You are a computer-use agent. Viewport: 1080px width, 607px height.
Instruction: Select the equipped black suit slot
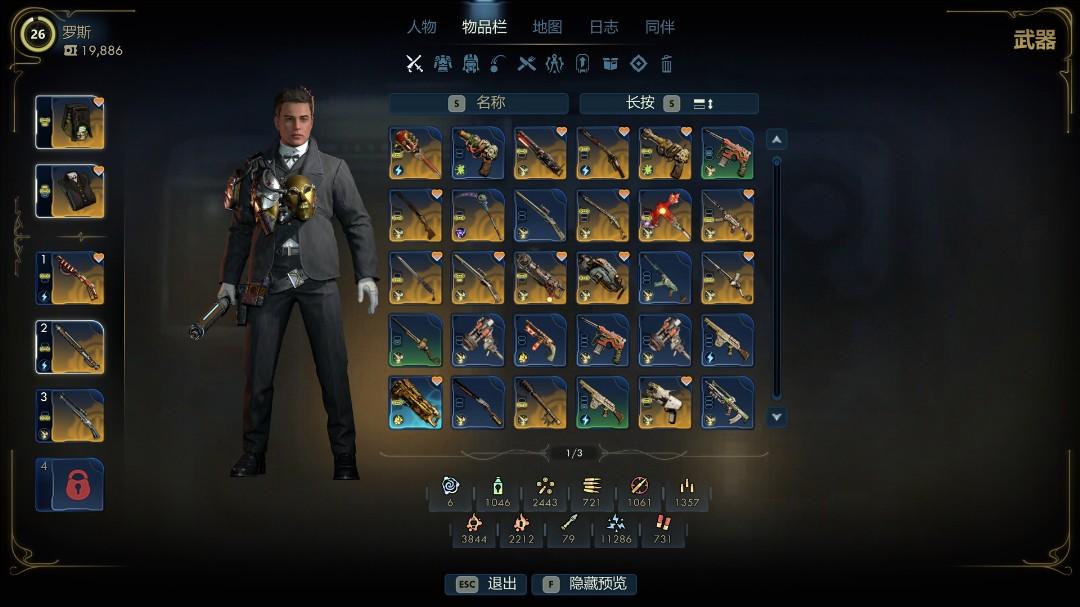point(70,191)
